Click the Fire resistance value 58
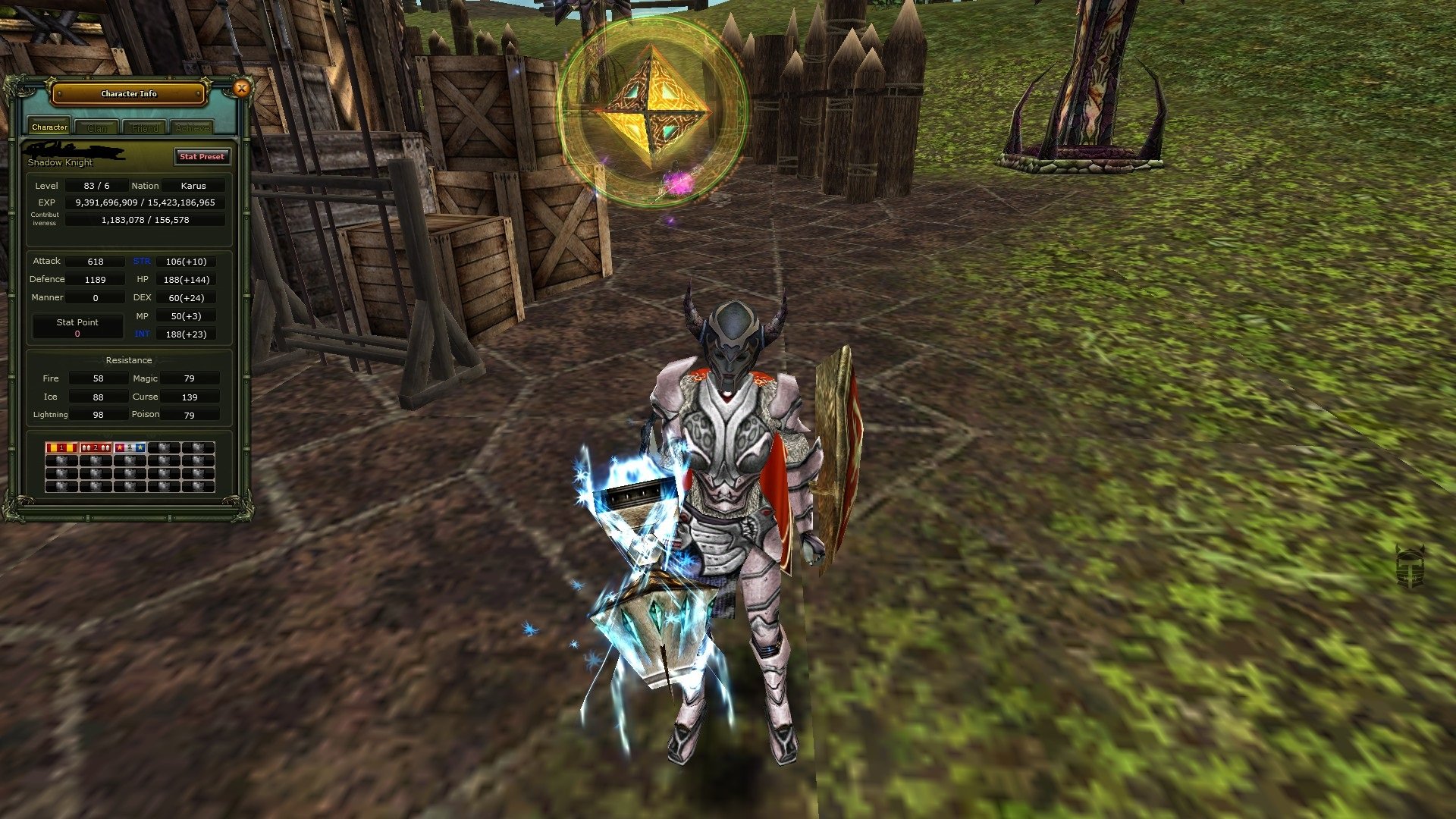The height and width of the screenshot is (819, 1456). click(97, 378)
